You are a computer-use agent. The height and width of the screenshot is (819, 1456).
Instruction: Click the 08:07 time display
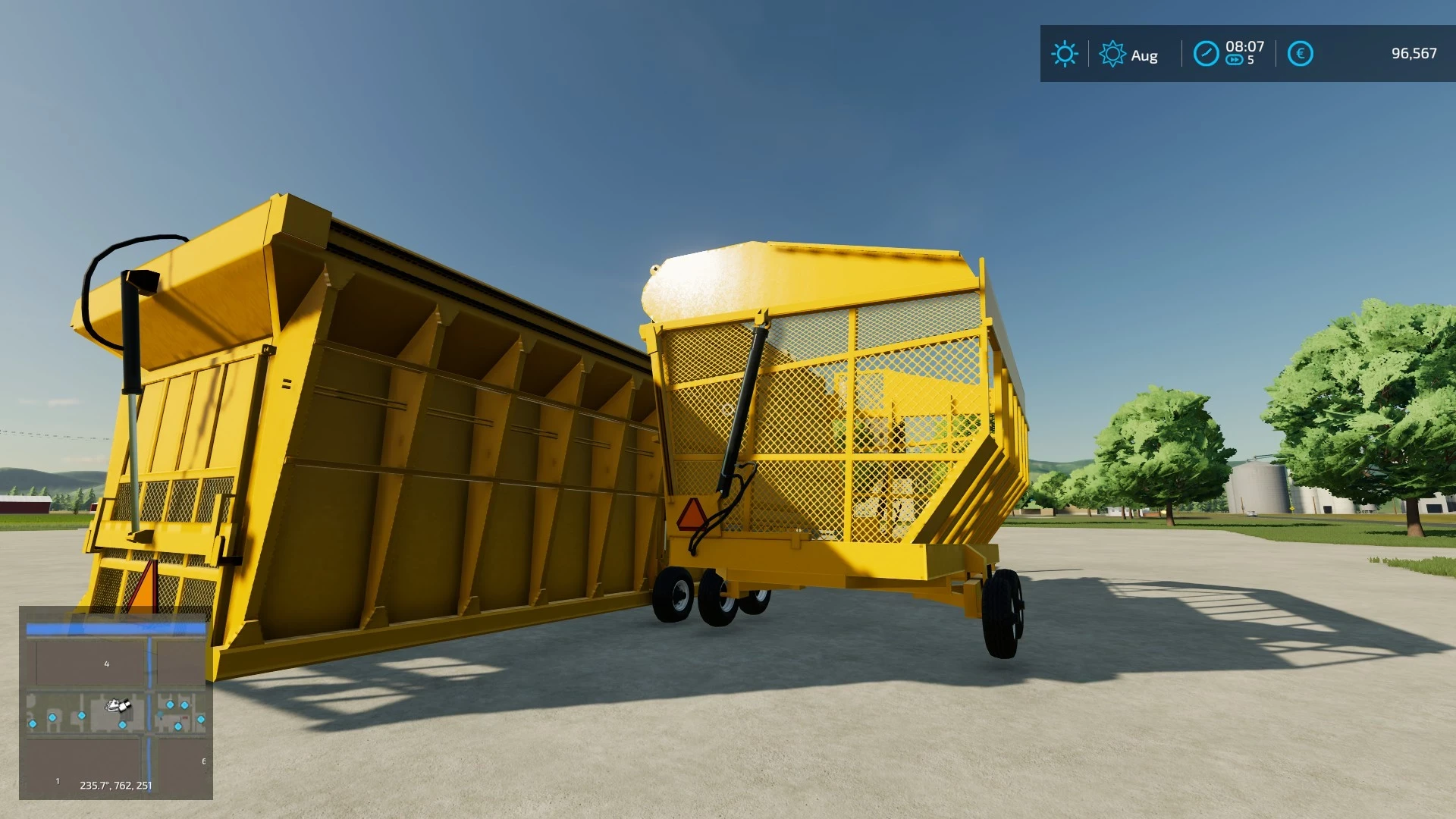coord(1245,48)
